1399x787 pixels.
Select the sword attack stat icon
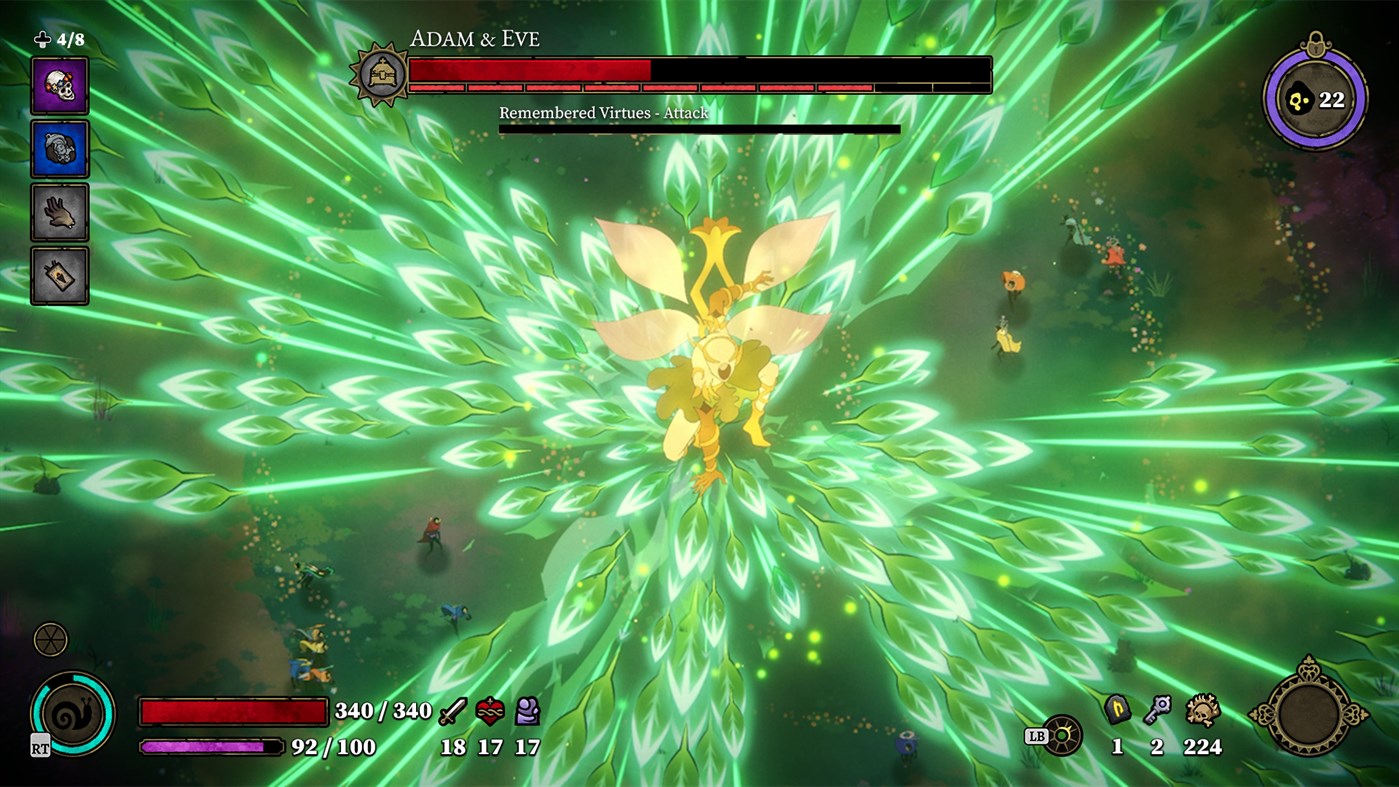(x=452, y=712)
